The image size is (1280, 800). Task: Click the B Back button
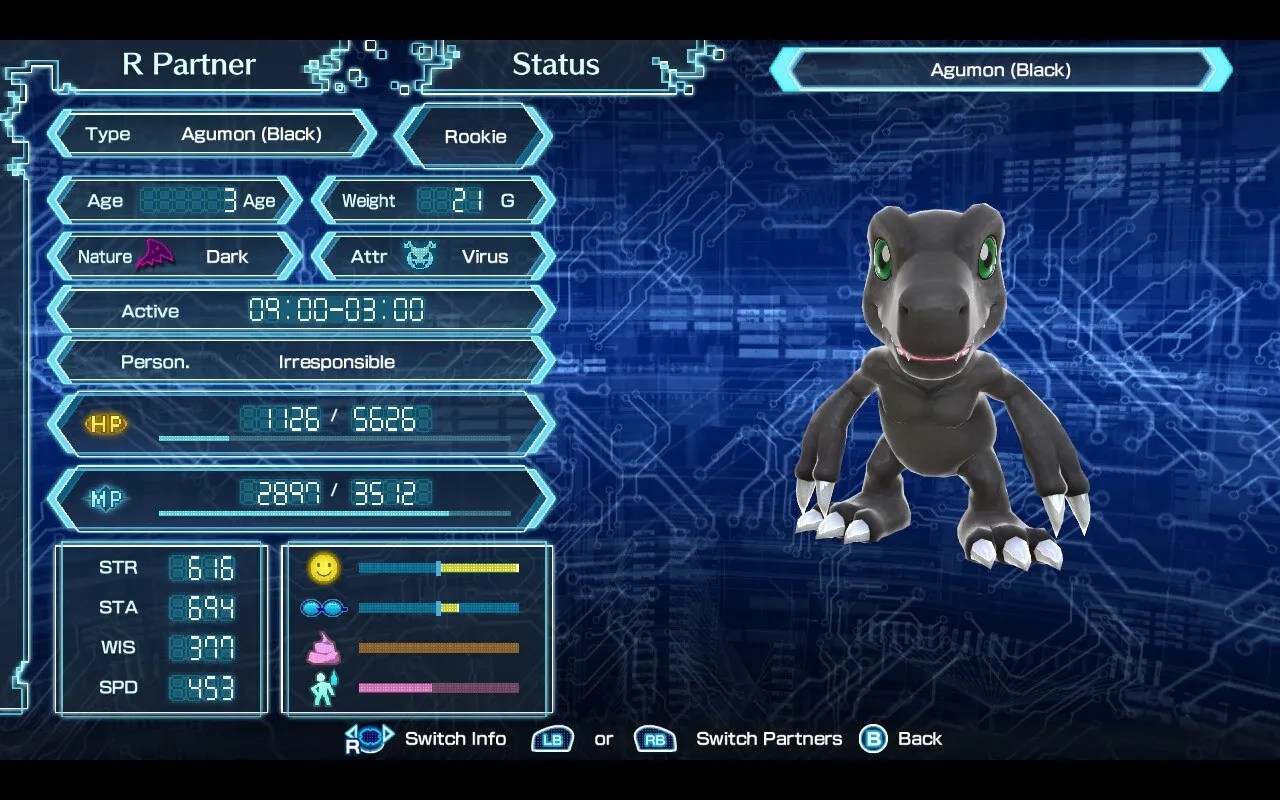coord(873,738)
